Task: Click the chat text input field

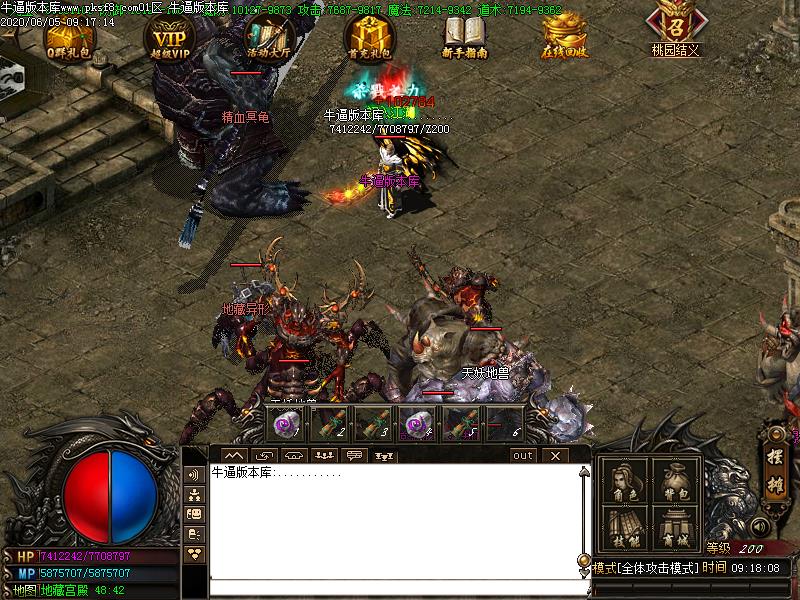Action: [x=395, y=589]
